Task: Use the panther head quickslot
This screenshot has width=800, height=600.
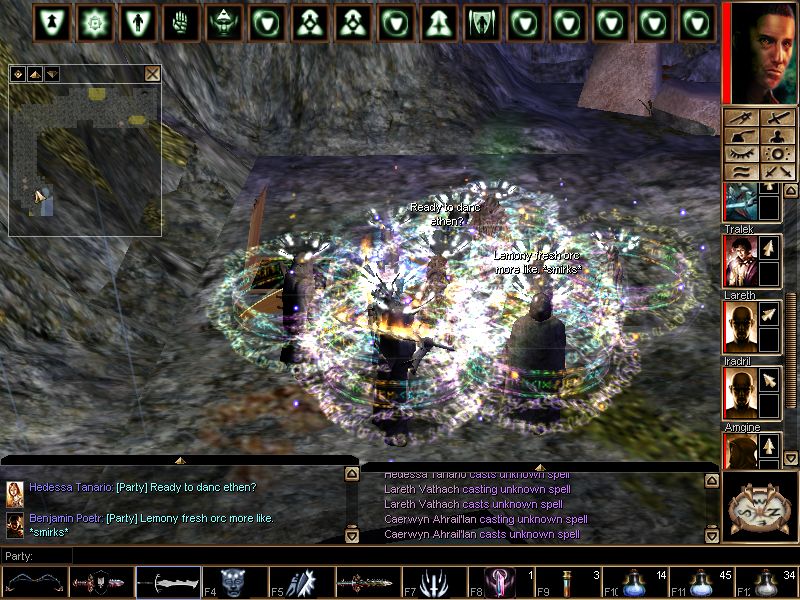Action: point(235,583)
